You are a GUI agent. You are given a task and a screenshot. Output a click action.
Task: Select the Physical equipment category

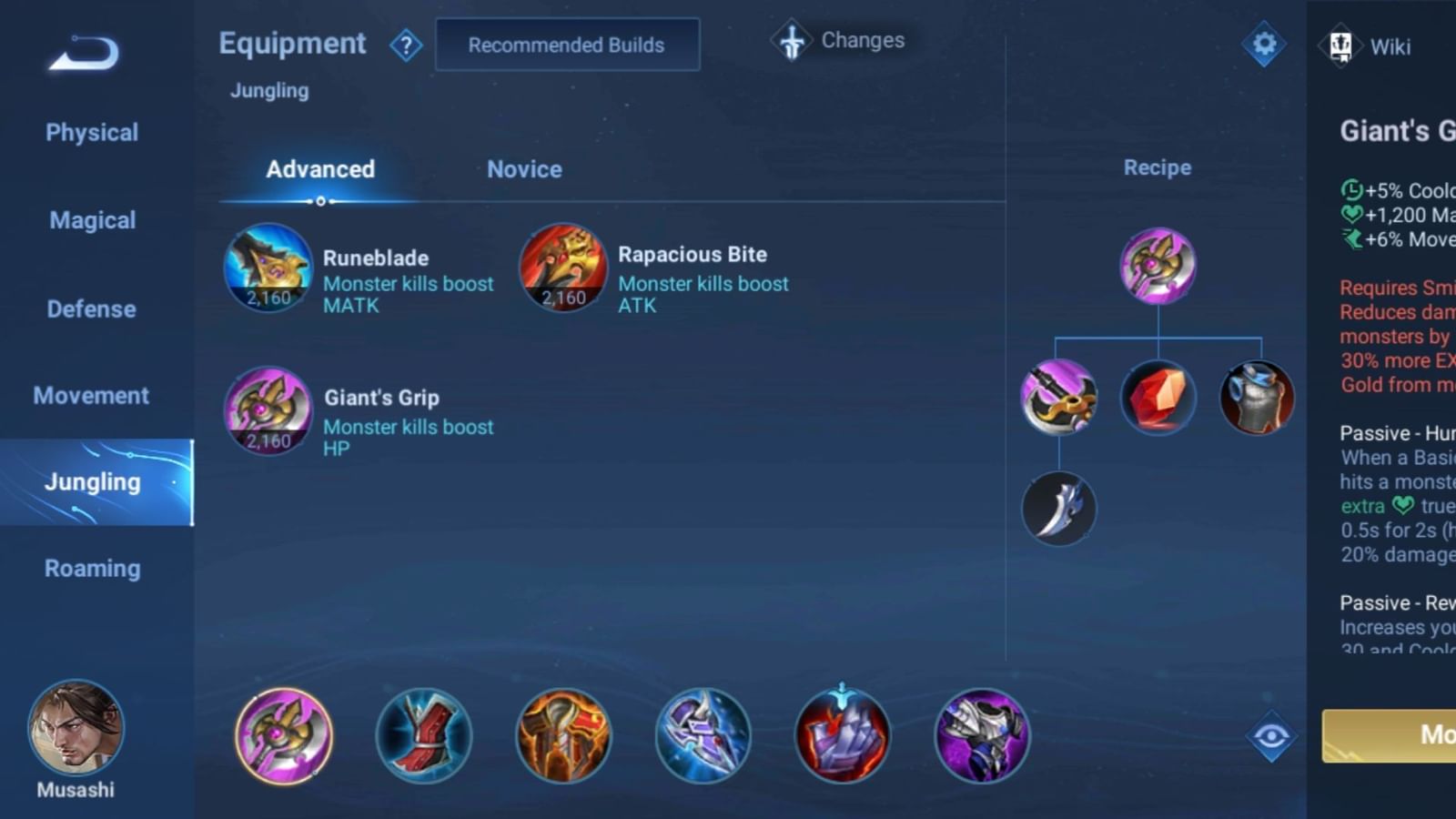click(91, 132)
